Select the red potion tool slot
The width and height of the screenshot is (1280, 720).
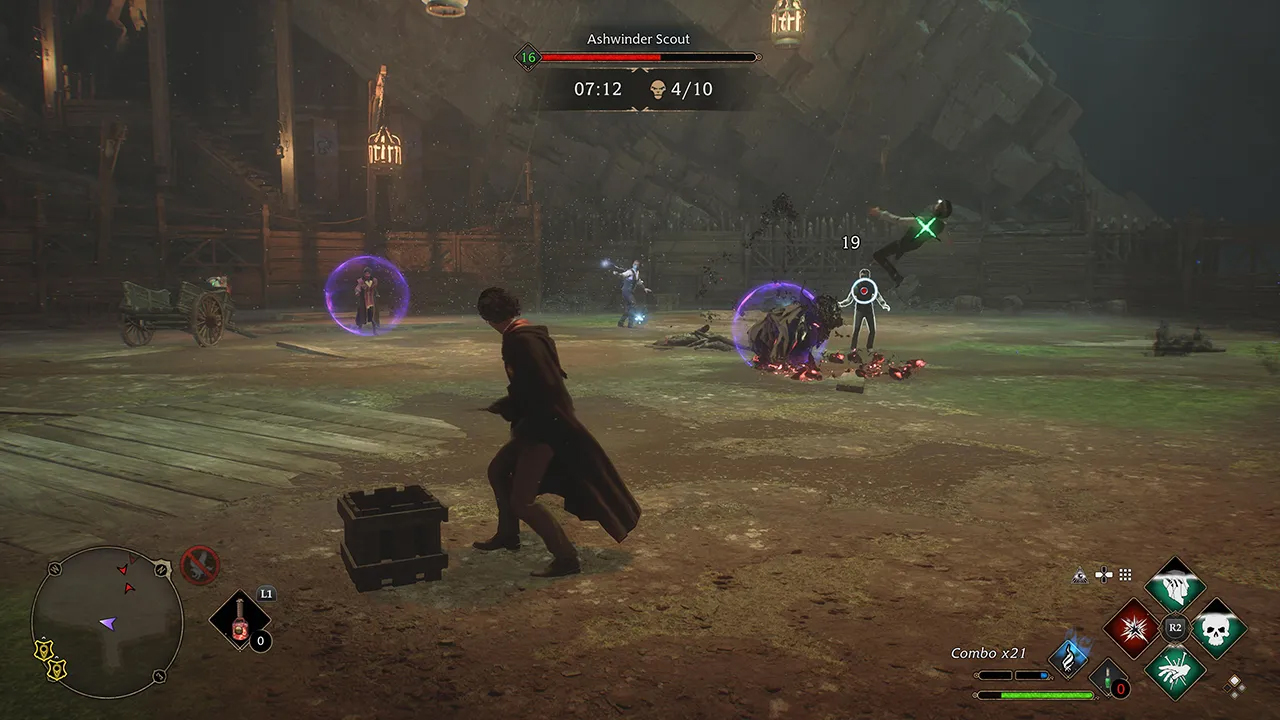click(240, 621)
